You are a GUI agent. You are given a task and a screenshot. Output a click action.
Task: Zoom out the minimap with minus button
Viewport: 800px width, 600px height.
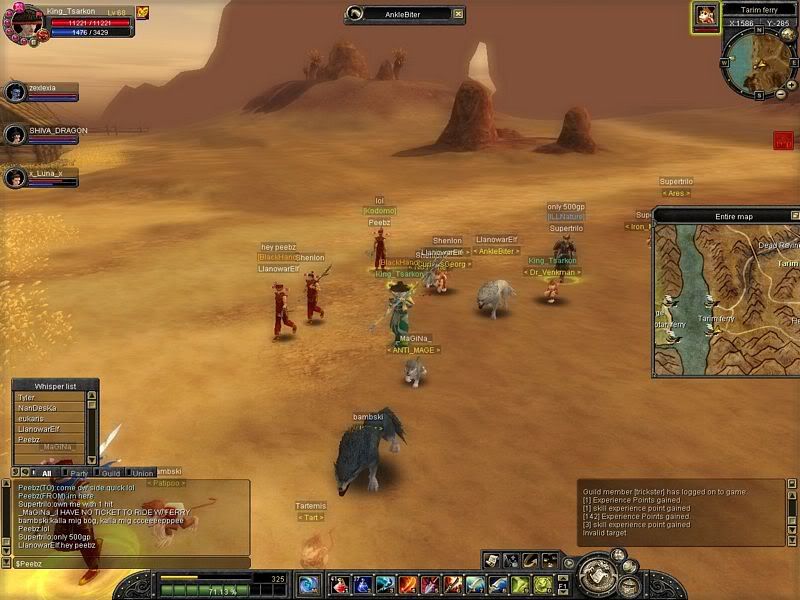pos(780,95)
